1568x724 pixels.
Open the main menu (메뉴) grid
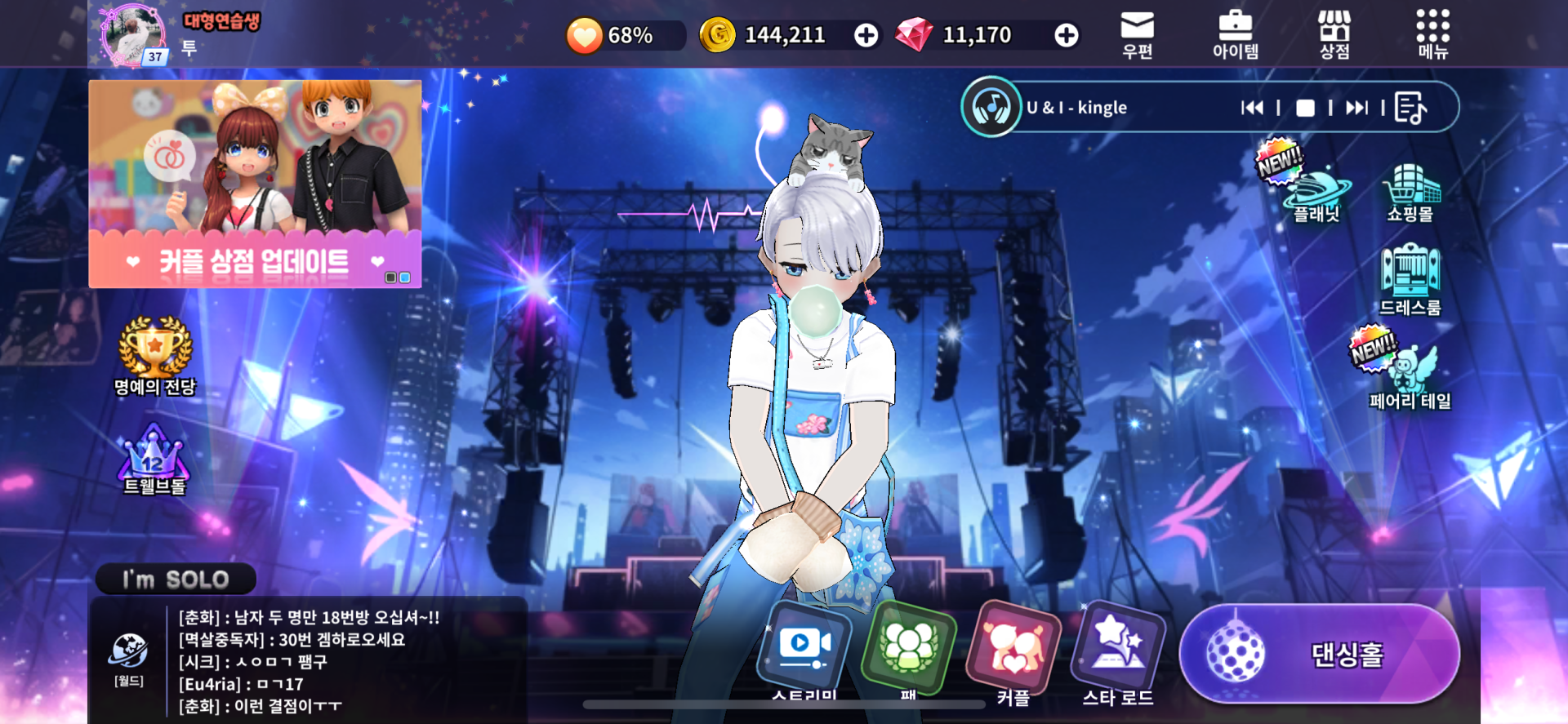[x=1432, y=34]
